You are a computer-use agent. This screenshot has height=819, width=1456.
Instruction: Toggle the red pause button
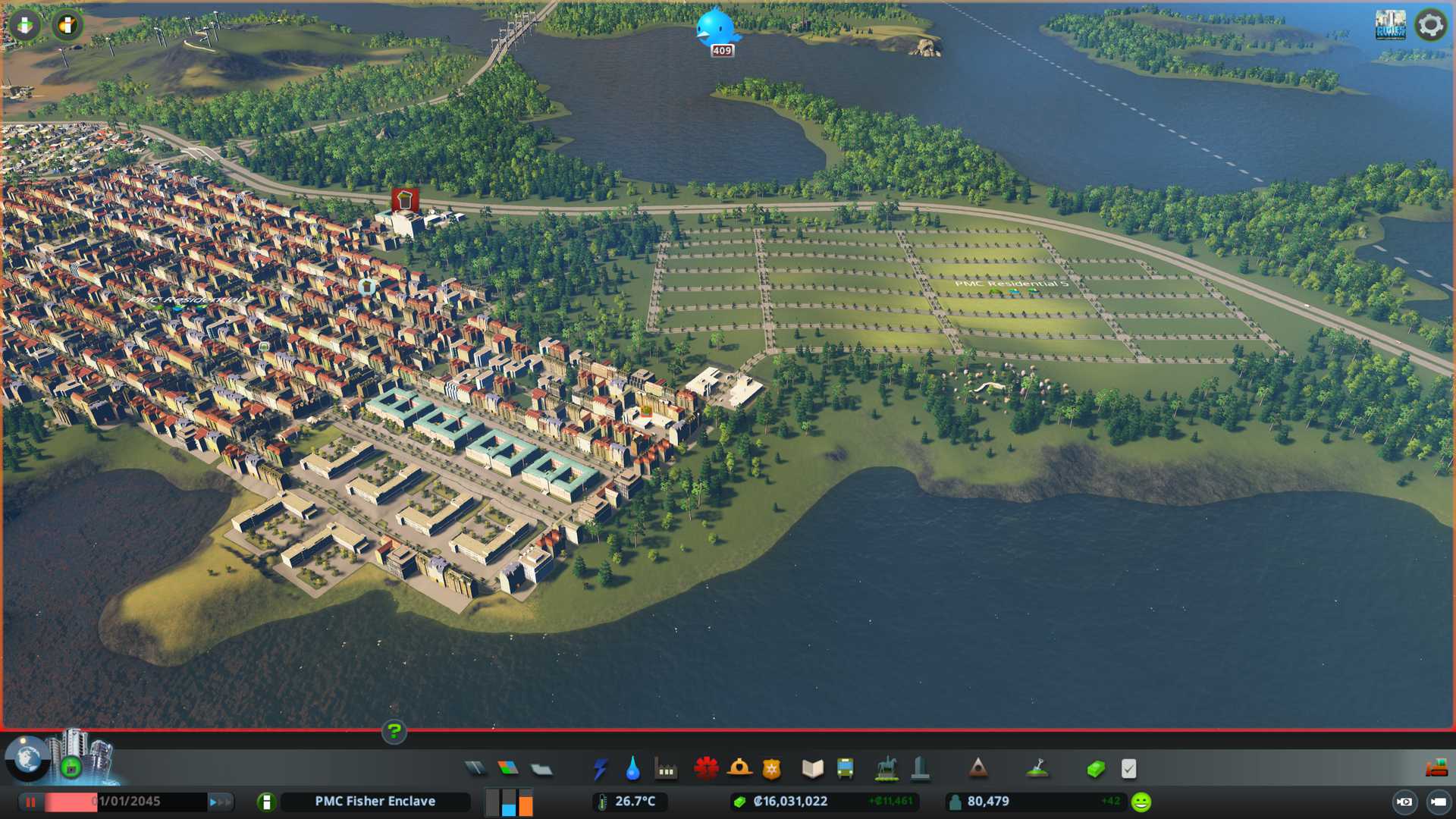pyautogui.click(x=31, y=802)
